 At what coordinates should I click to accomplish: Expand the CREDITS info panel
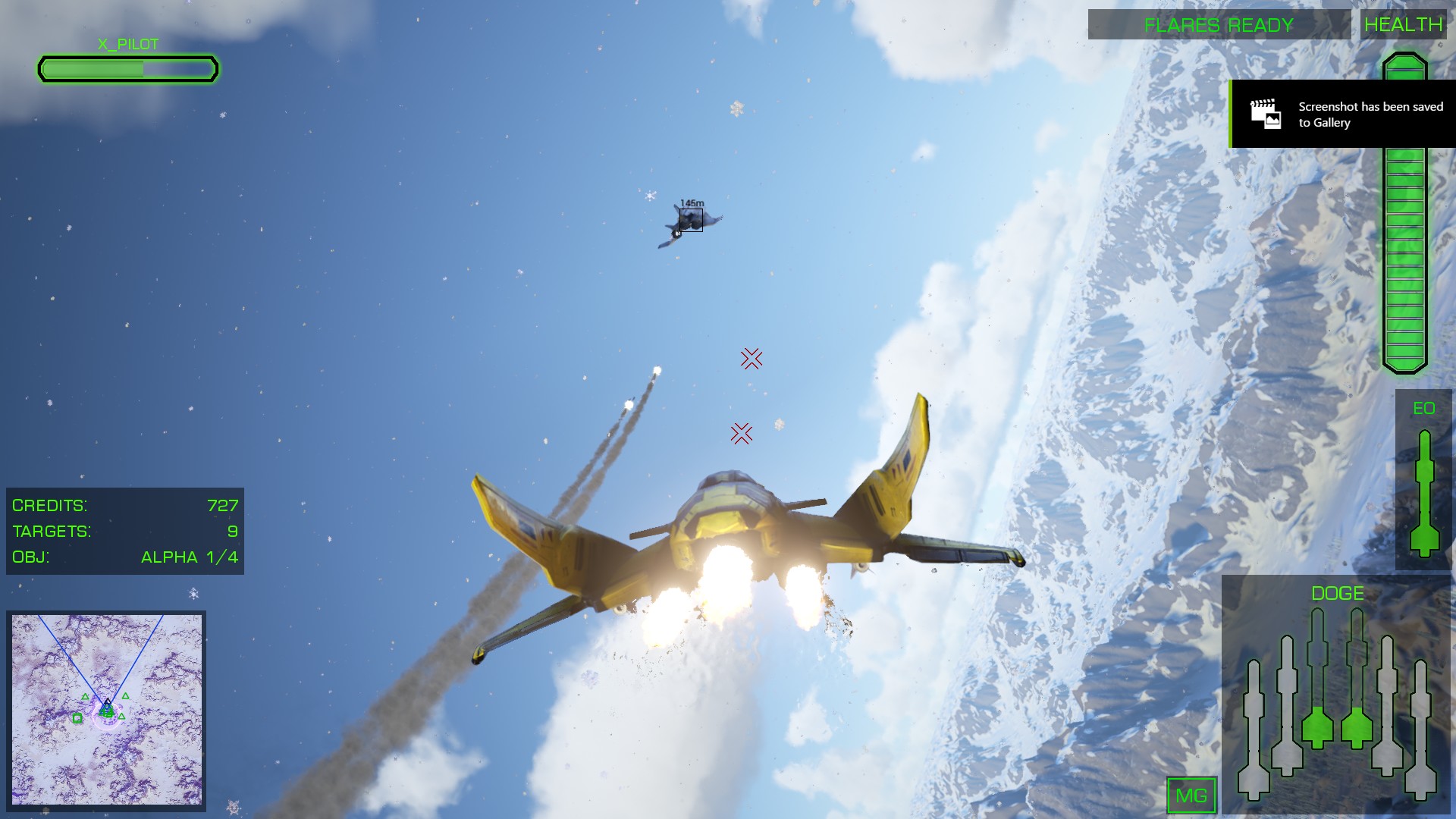tap(125, 504)
